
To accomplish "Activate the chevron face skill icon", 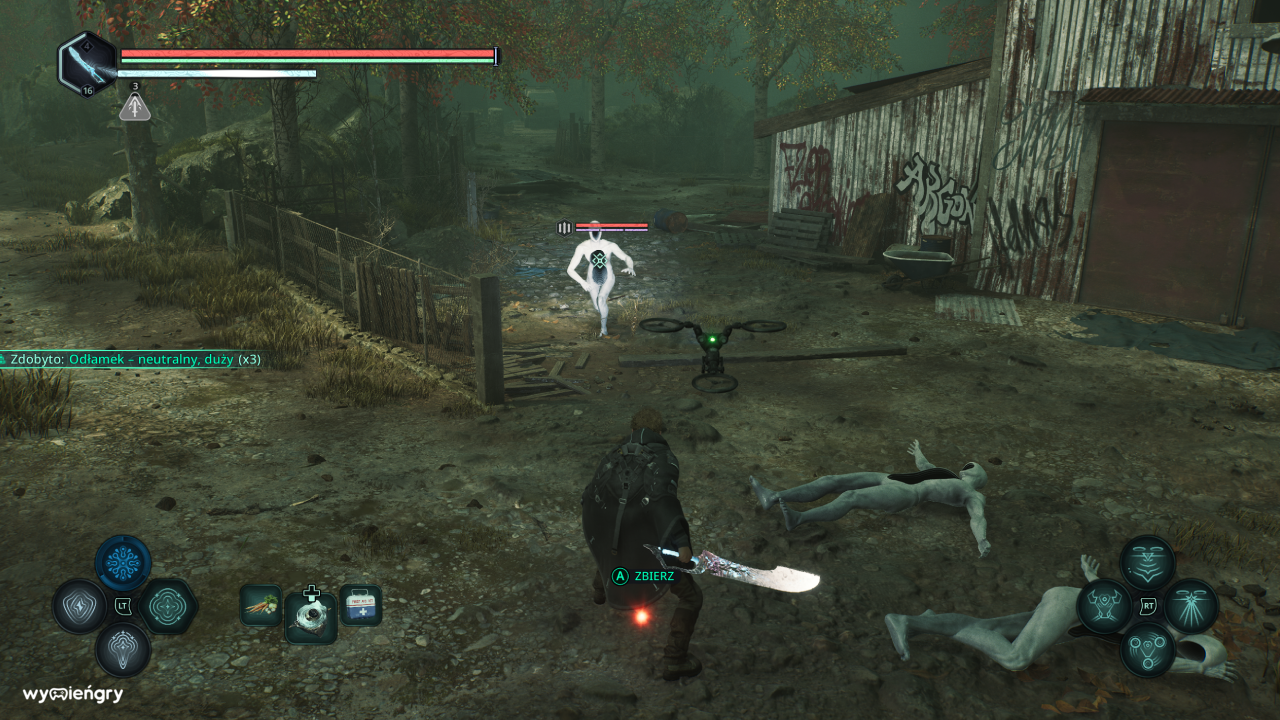I will pos(1147,563).
